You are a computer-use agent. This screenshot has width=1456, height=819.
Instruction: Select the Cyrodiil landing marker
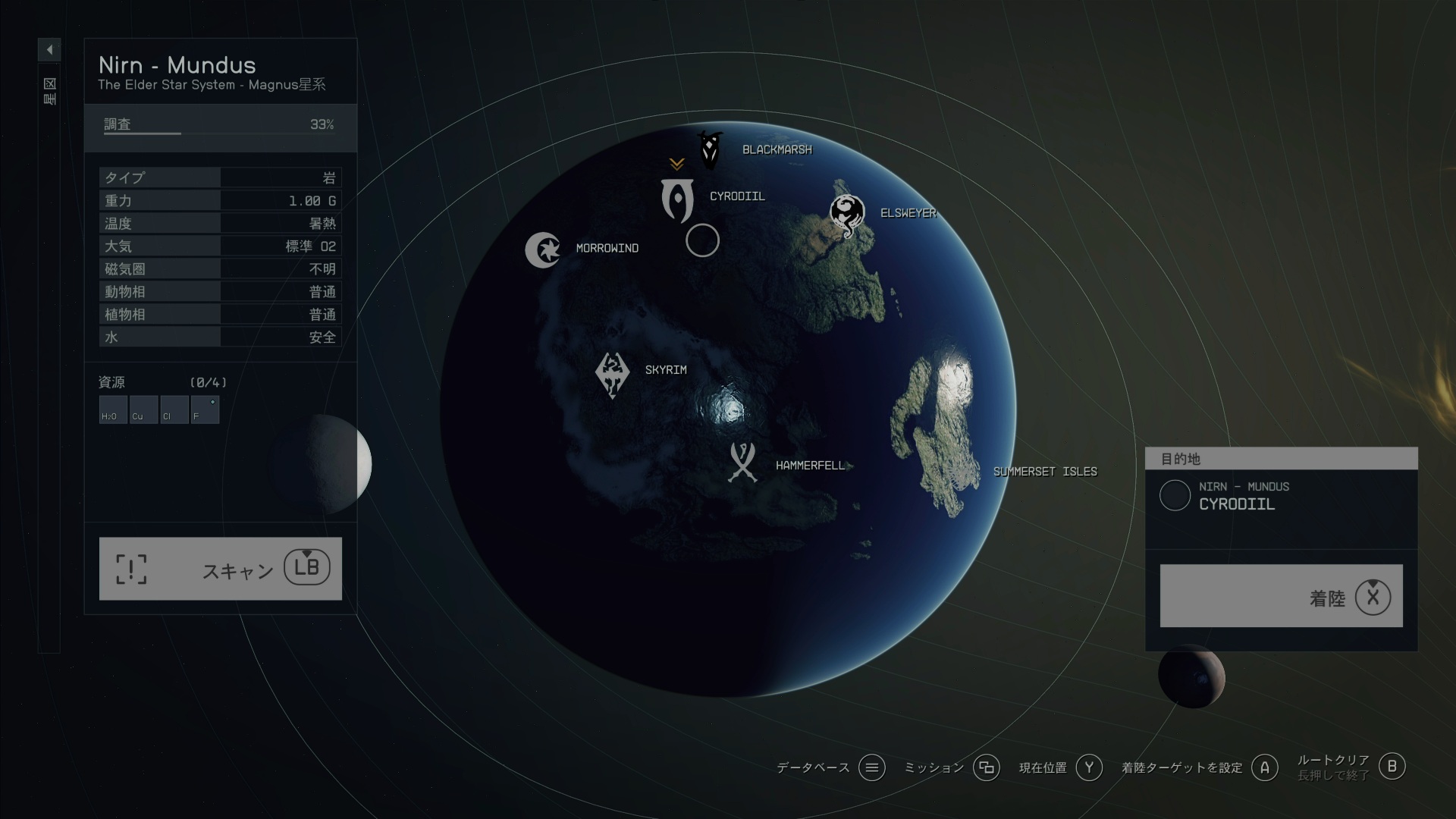pyautogui.click(x=677, y=200)
